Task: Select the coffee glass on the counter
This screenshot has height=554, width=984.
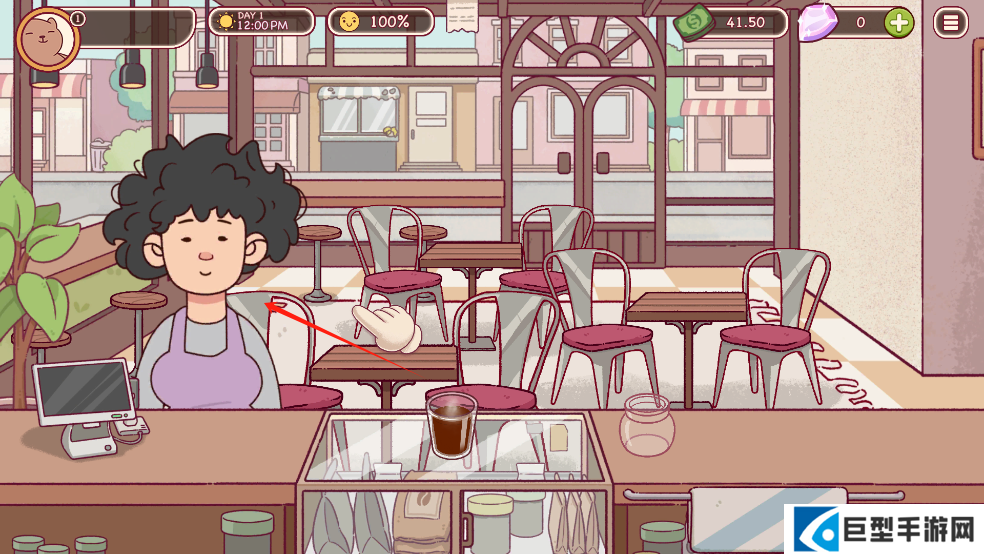Action: click(x=452, y=425)
